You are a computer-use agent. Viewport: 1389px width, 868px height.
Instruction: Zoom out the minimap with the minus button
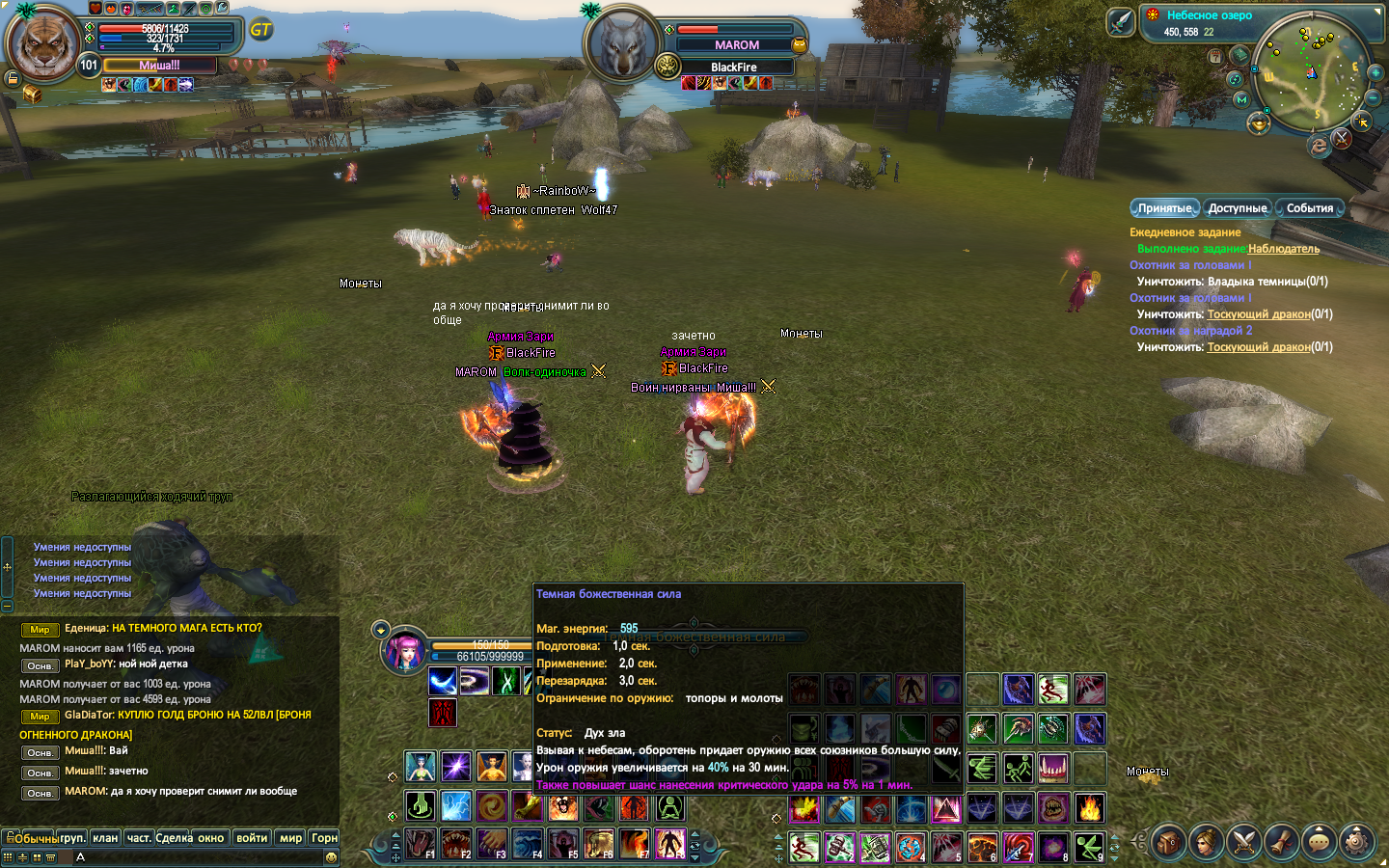click(1374, 97)
